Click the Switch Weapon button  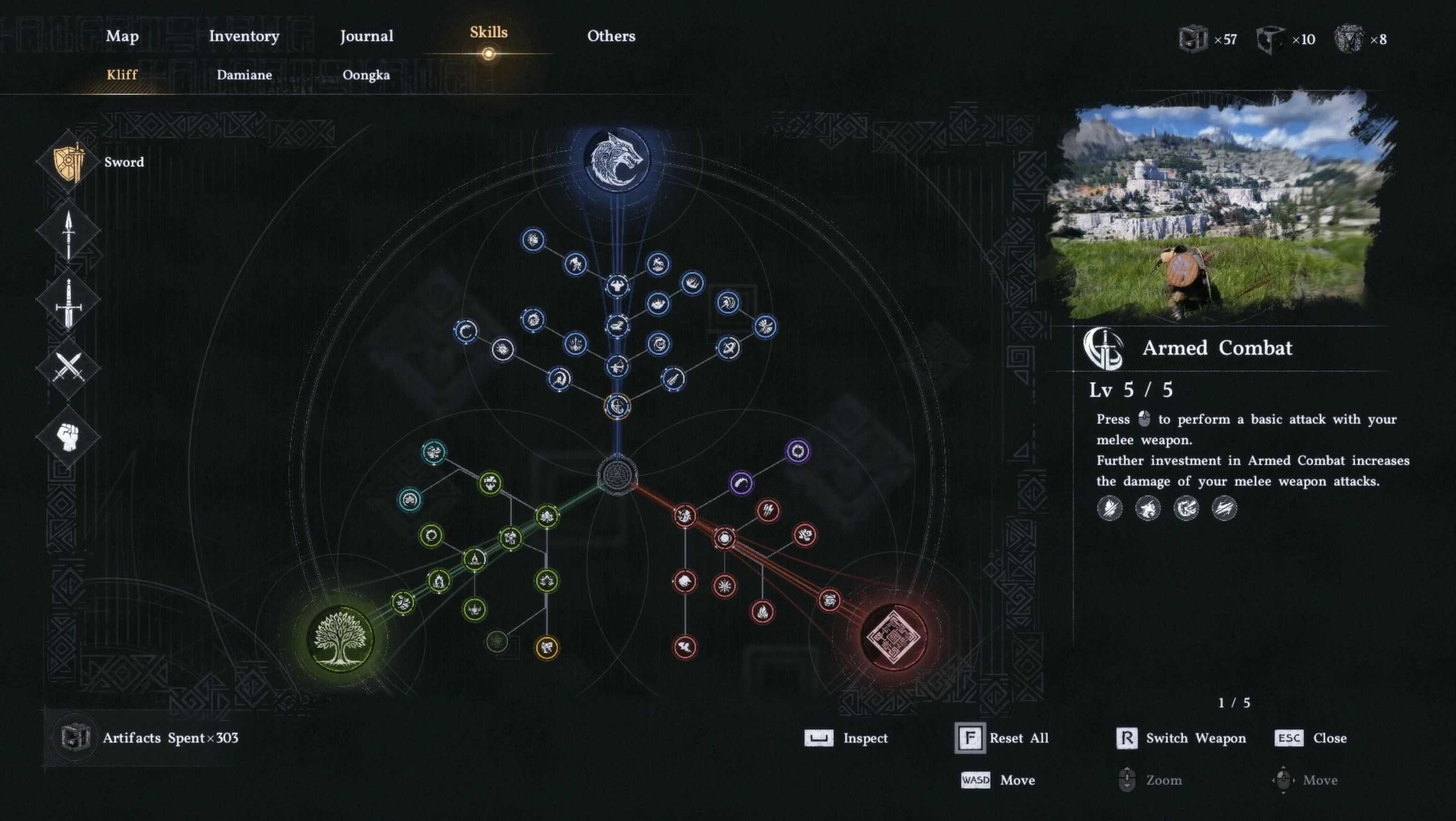(1181, 738)
